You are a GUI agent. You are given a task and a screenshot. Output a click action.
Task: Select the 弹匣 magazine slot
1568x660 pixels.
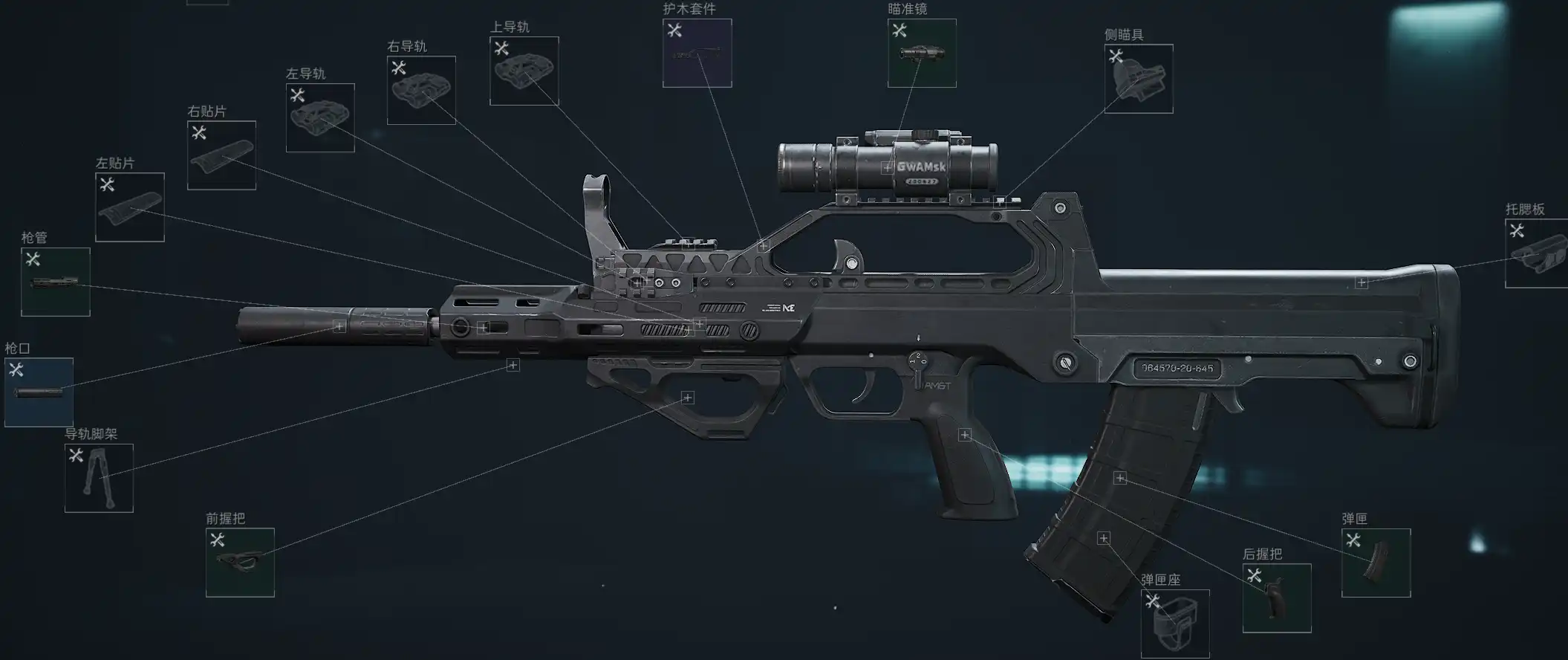pos(1376,563)
